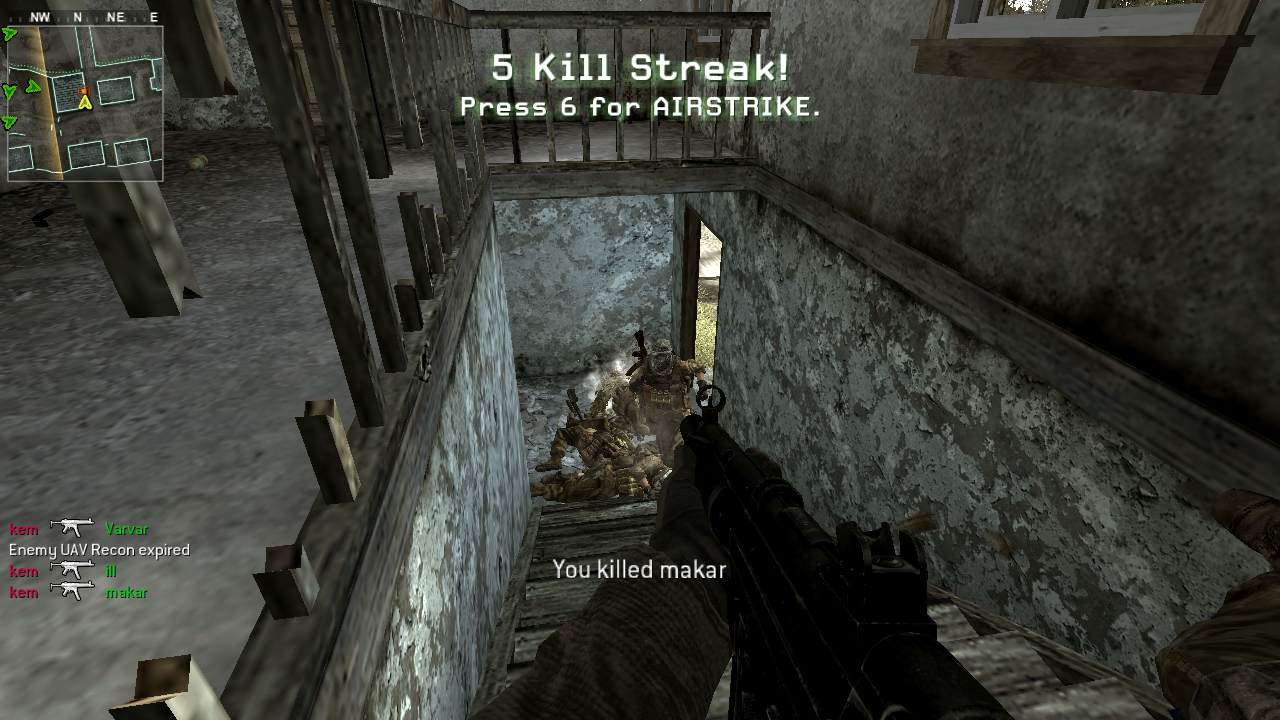Image resolution: width=1280 pixels, height=720 pixels.
Task: Click Varvar's green name in the killfeed
Action: (x=128, y=529)
